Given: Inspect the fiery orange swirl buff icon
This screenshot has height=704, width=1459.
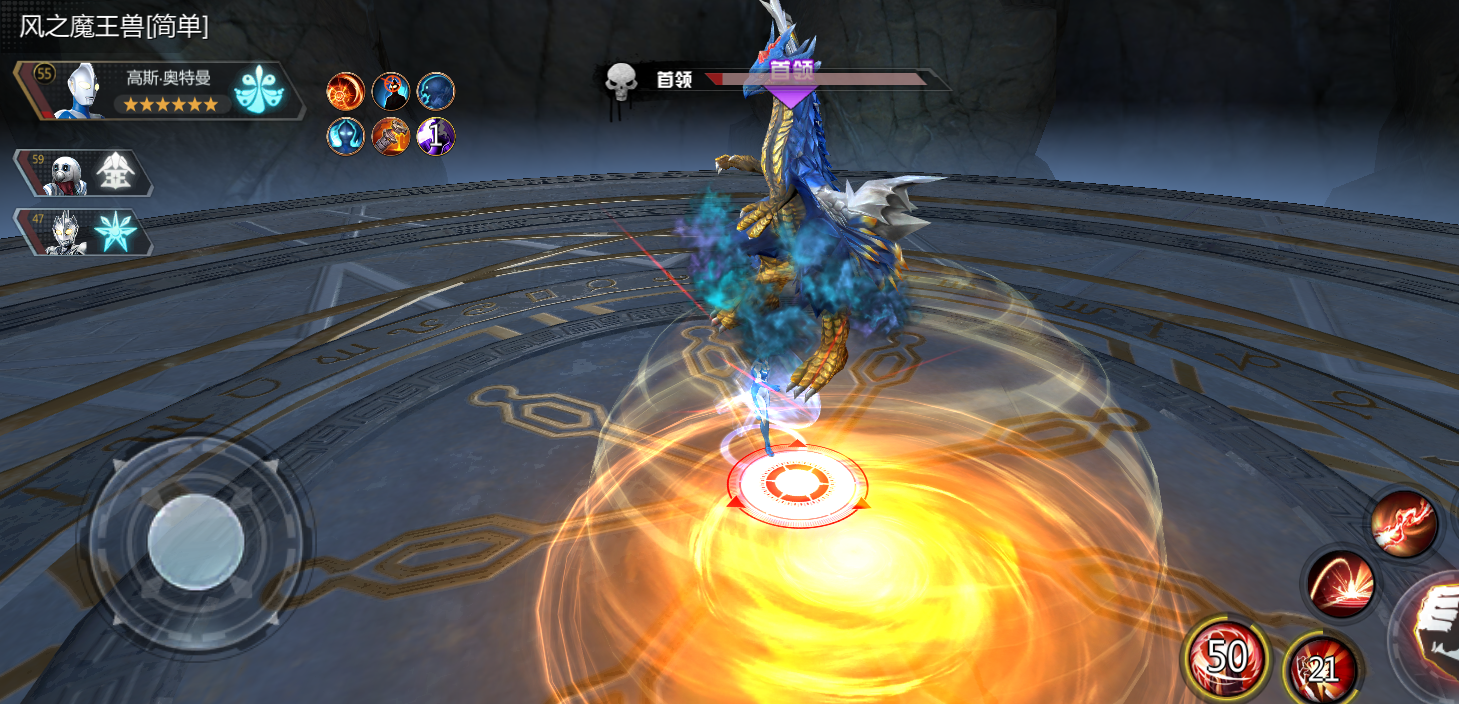Looking at the screenshot, I should [x=346, y=92].
